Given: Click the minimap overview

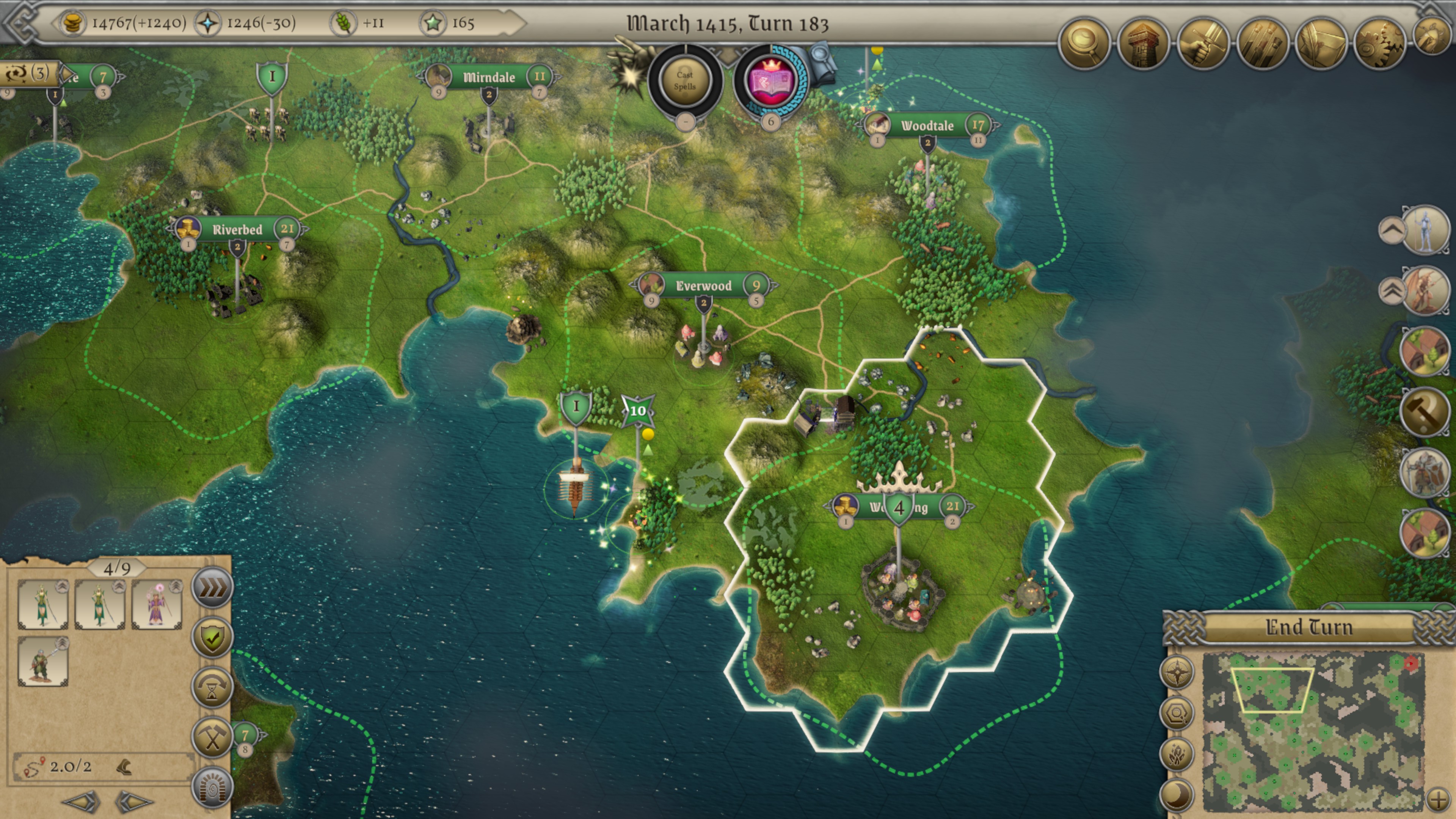Looking at the screenshot, I should tap(1311, 732).
